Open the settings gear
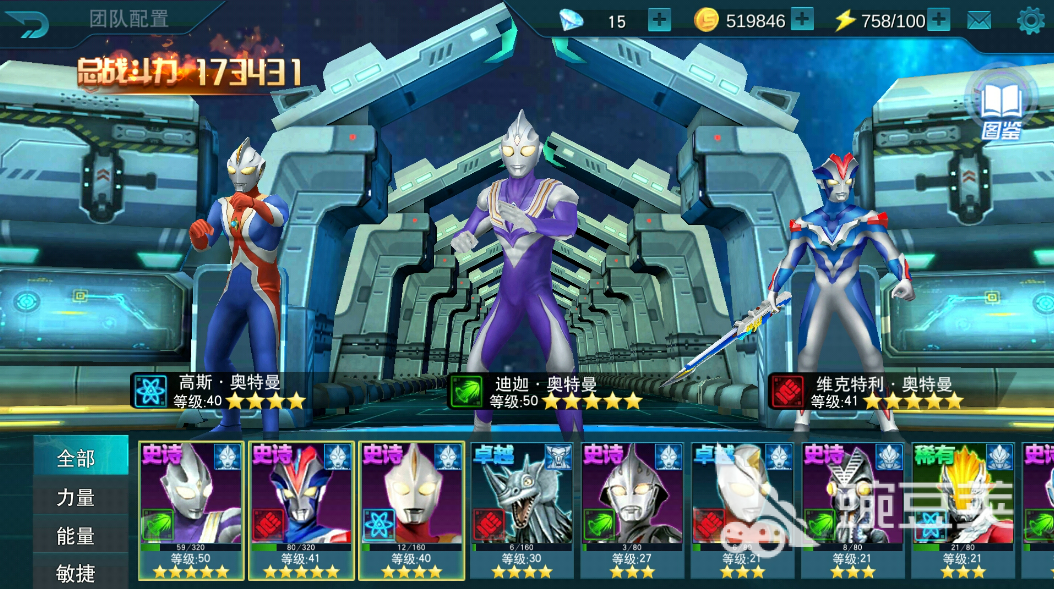The width and height of the screenshot is (1054, 589). point(1030,19)
